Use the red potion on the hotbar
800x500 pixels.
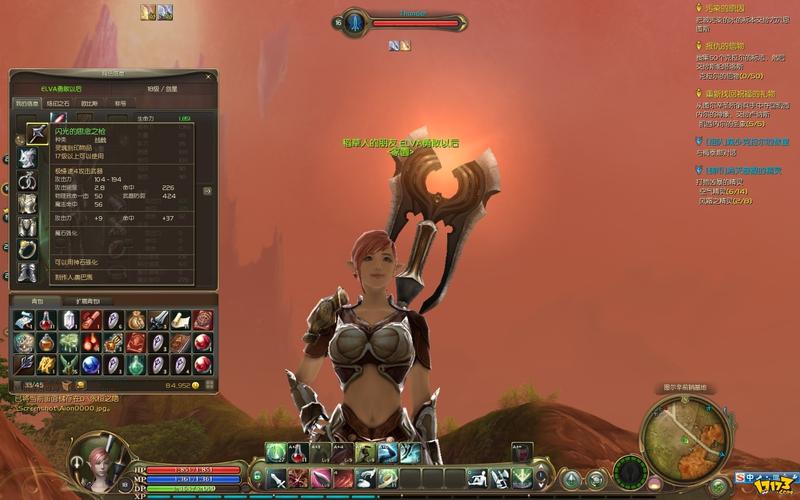point(298,453)
